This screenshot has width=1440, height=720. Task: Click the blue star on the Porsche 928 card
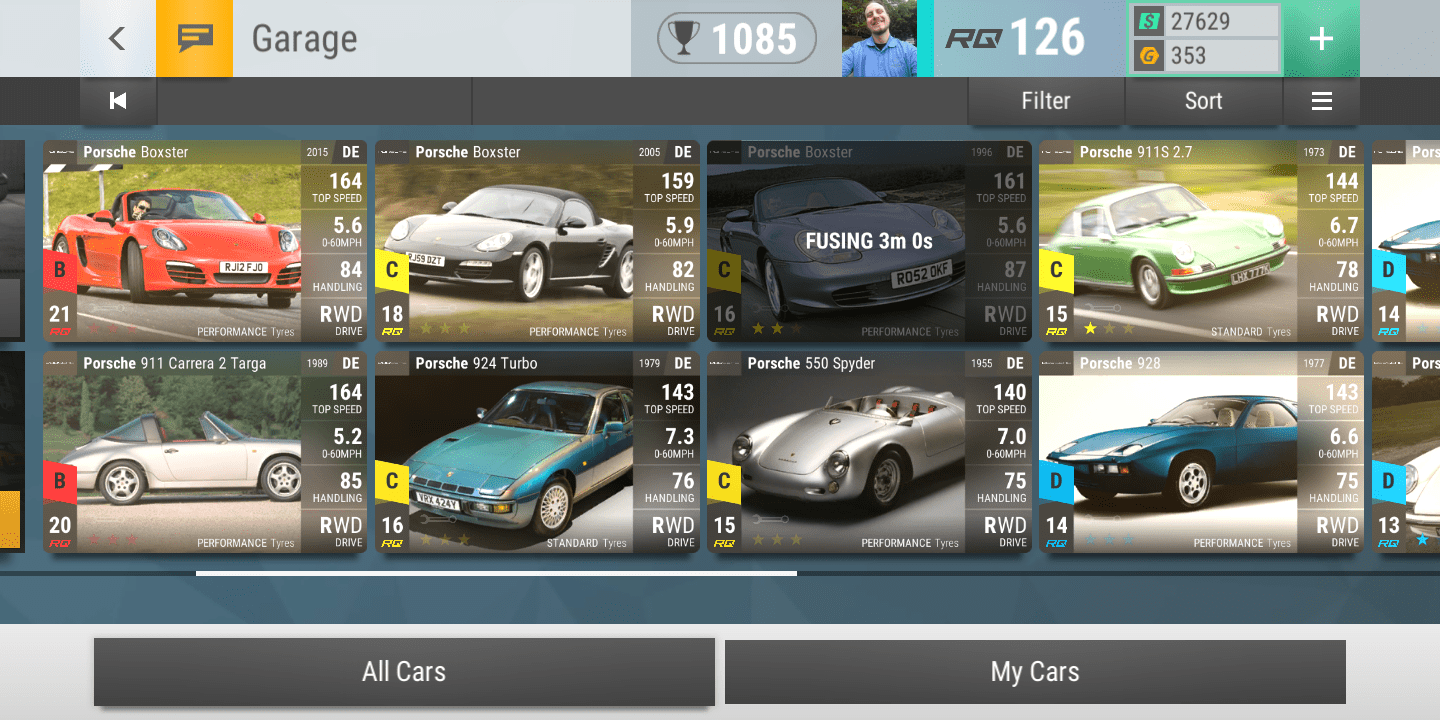point(1093,538)
